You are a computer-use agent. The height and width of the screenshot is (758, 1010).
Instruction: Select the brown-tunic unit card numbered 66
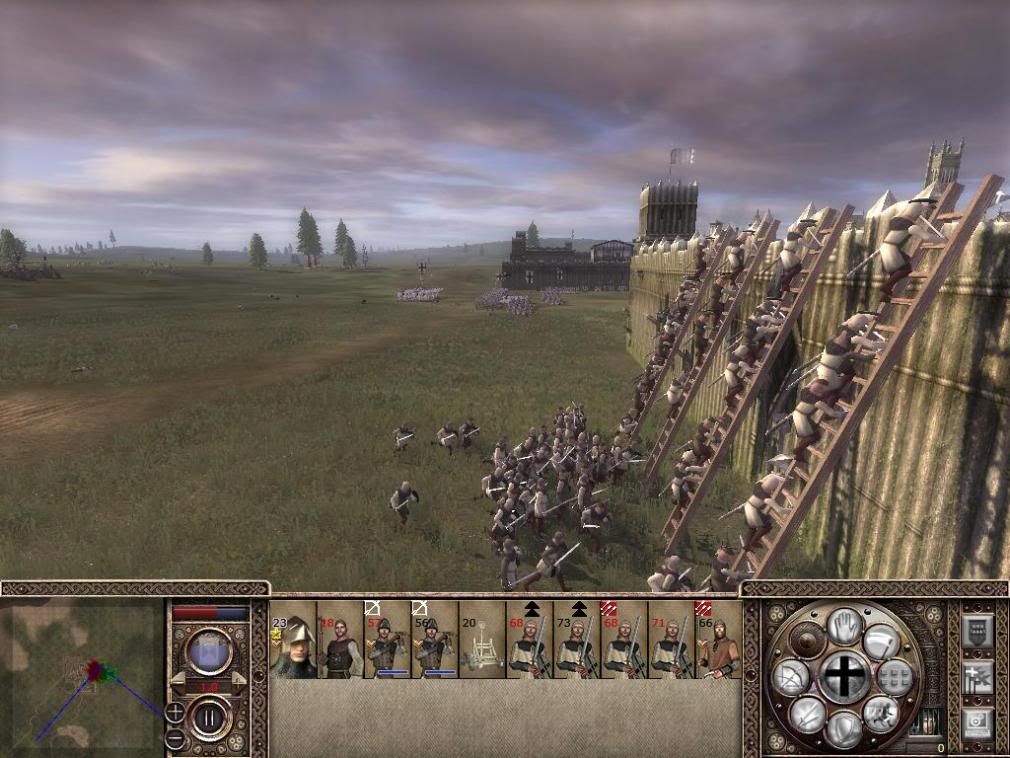click(719, 640)
